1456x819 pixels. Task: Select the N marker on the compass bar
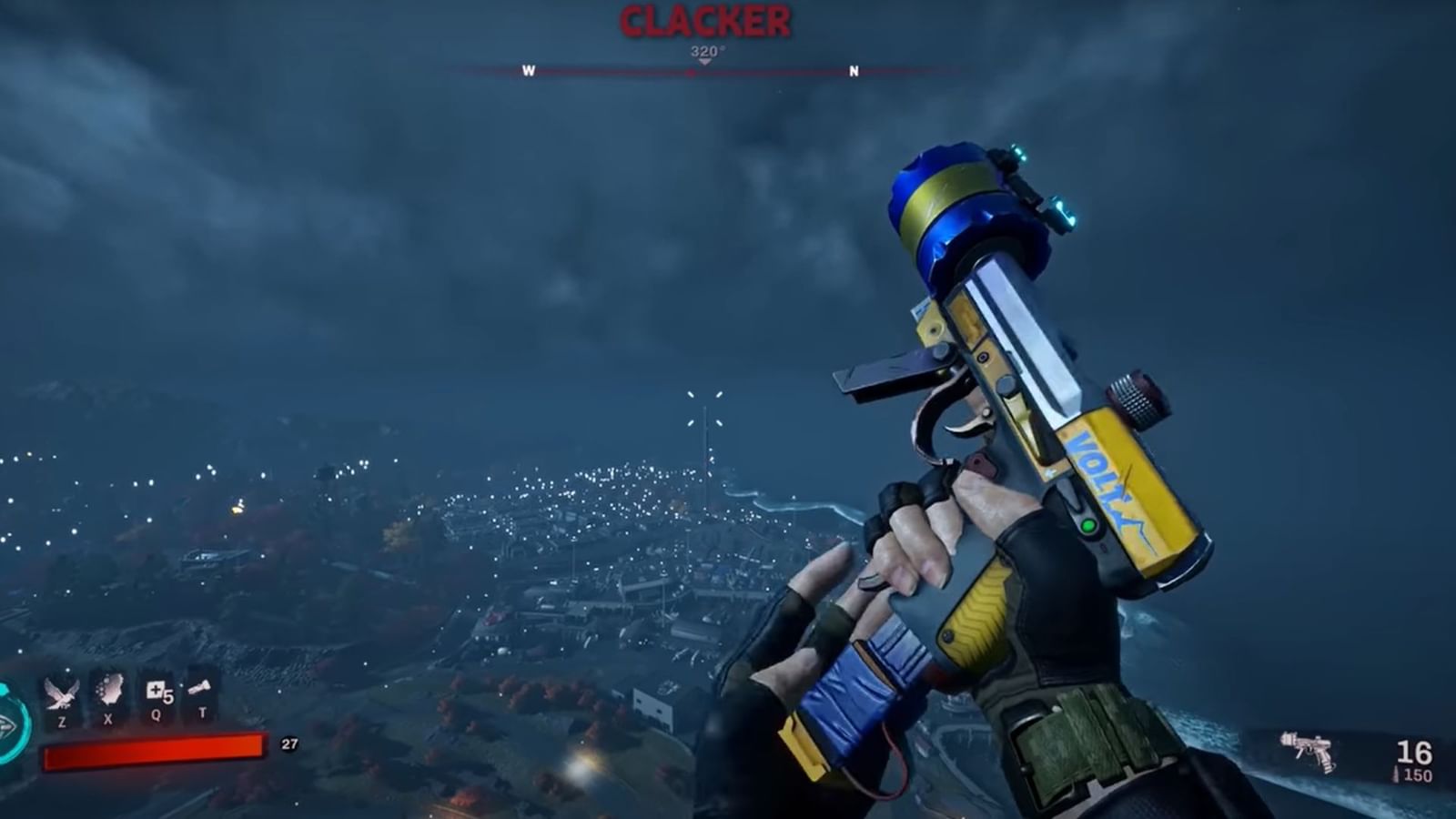click(853, 70)
